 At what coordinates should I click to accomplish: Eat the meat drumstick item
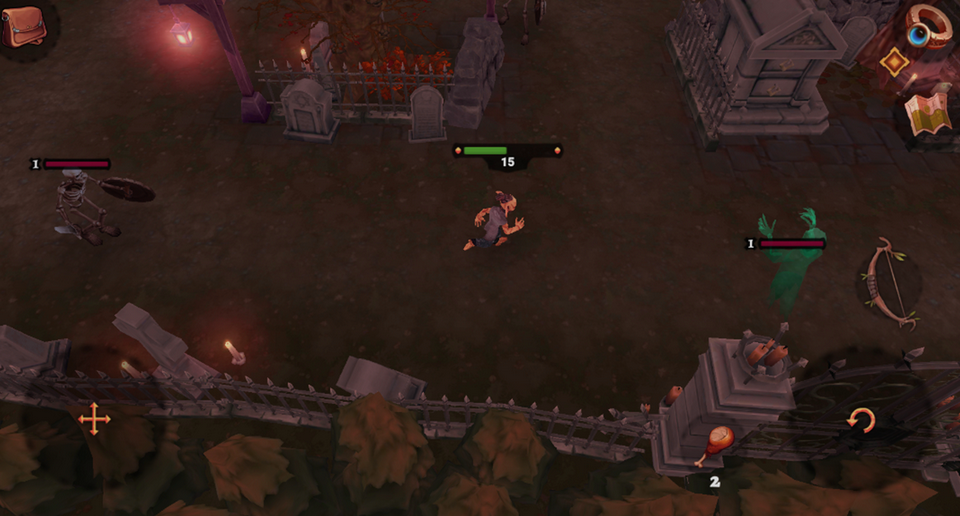(715, 445)
